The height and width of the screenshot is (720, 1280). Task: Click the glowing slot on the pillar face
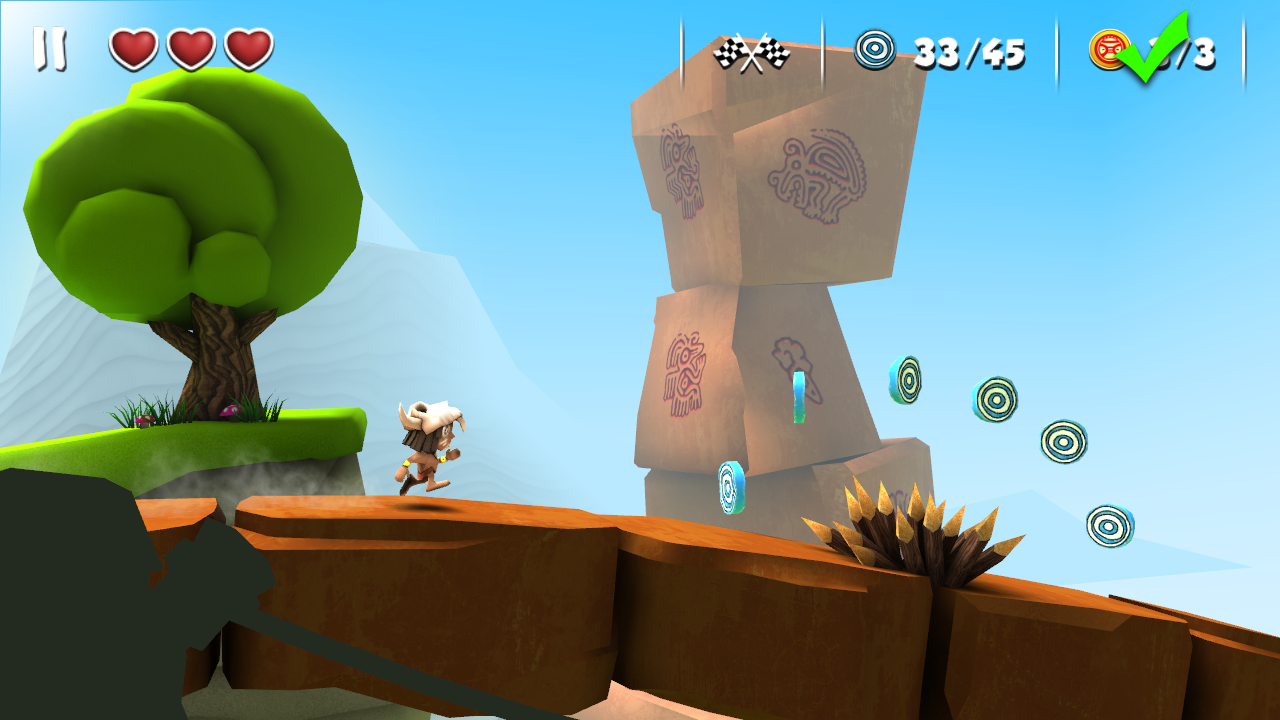pos(800,400)
